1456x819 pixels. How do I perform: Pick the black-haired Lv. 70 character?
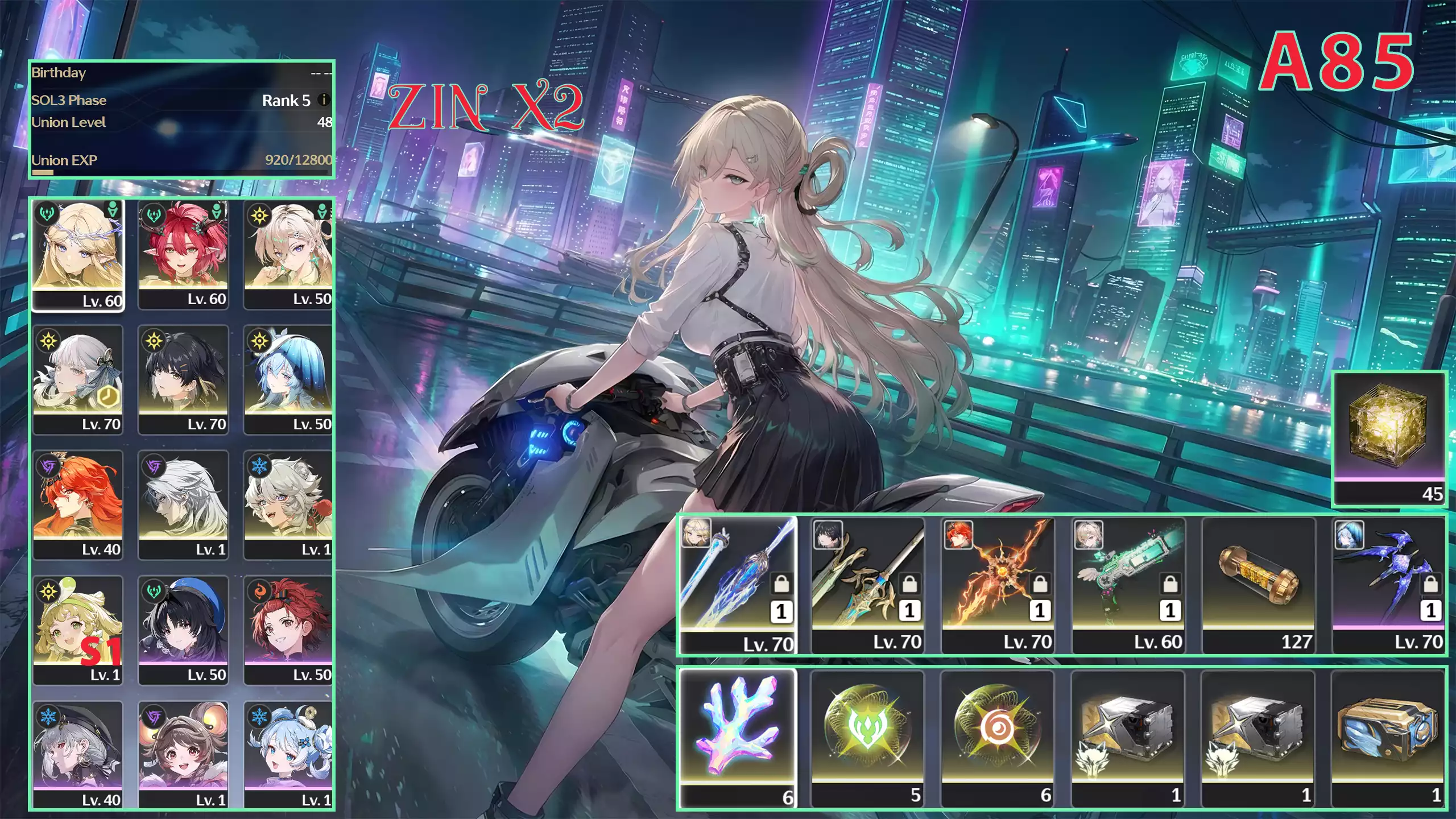pos(183,379)
